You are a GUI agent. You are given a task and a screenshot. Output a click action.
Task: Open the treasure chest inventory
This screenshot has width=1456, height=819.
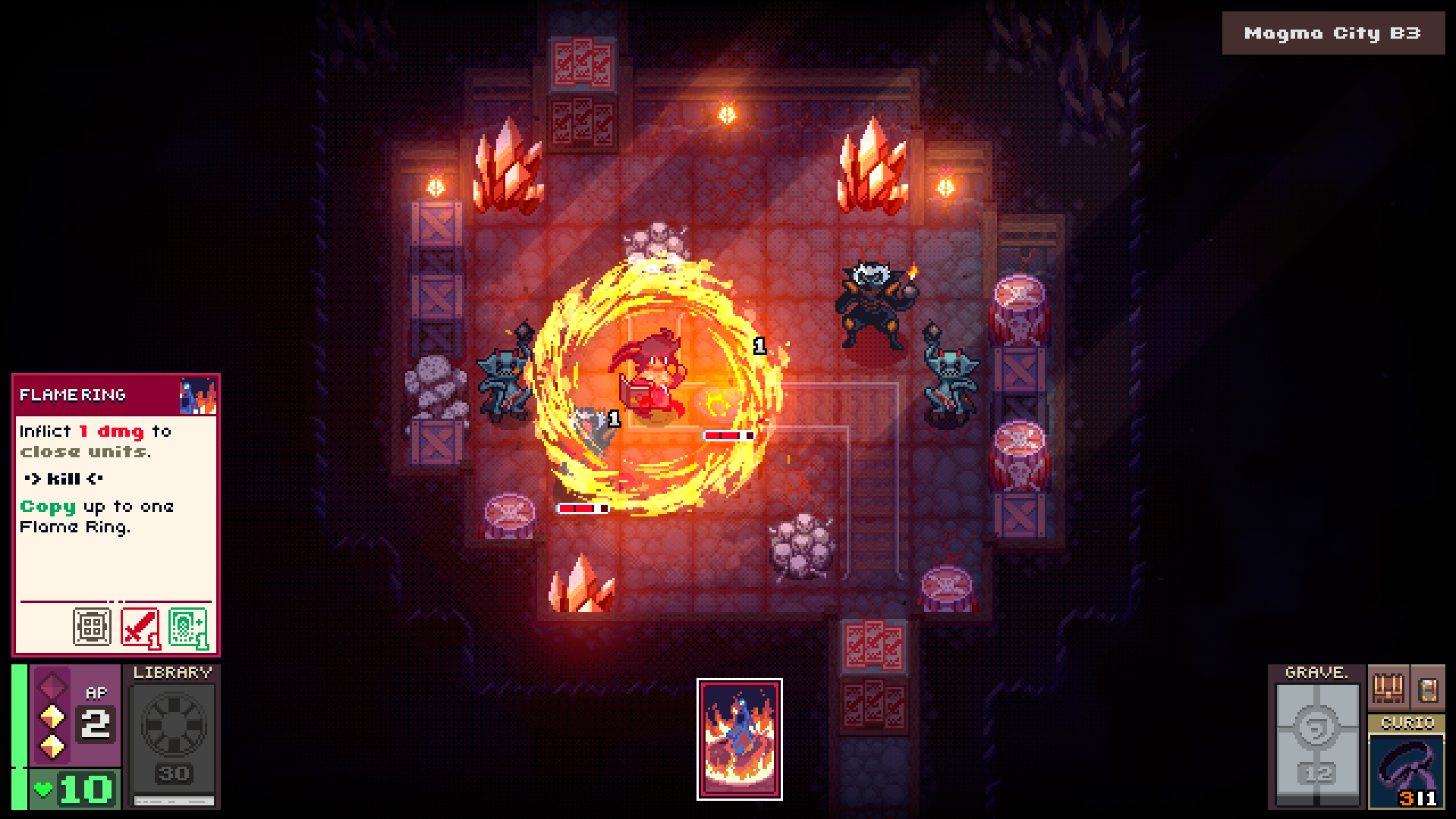[x=1387, y=689]
